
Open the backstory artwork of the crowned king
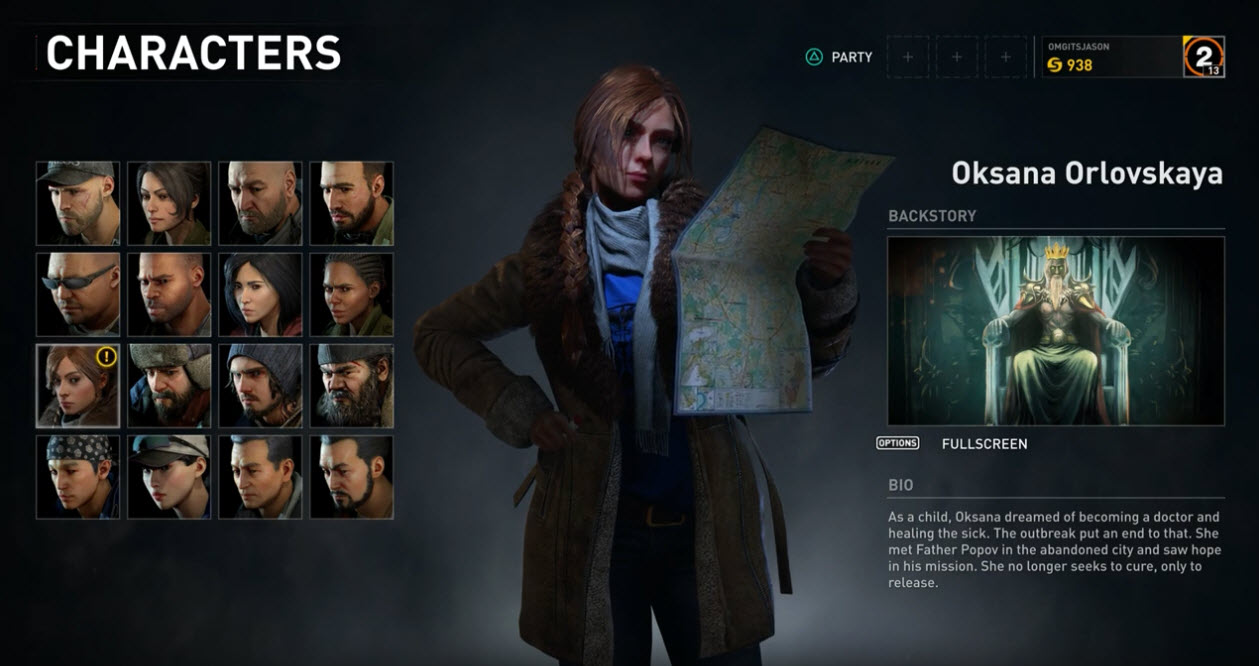pos(1056,331)
